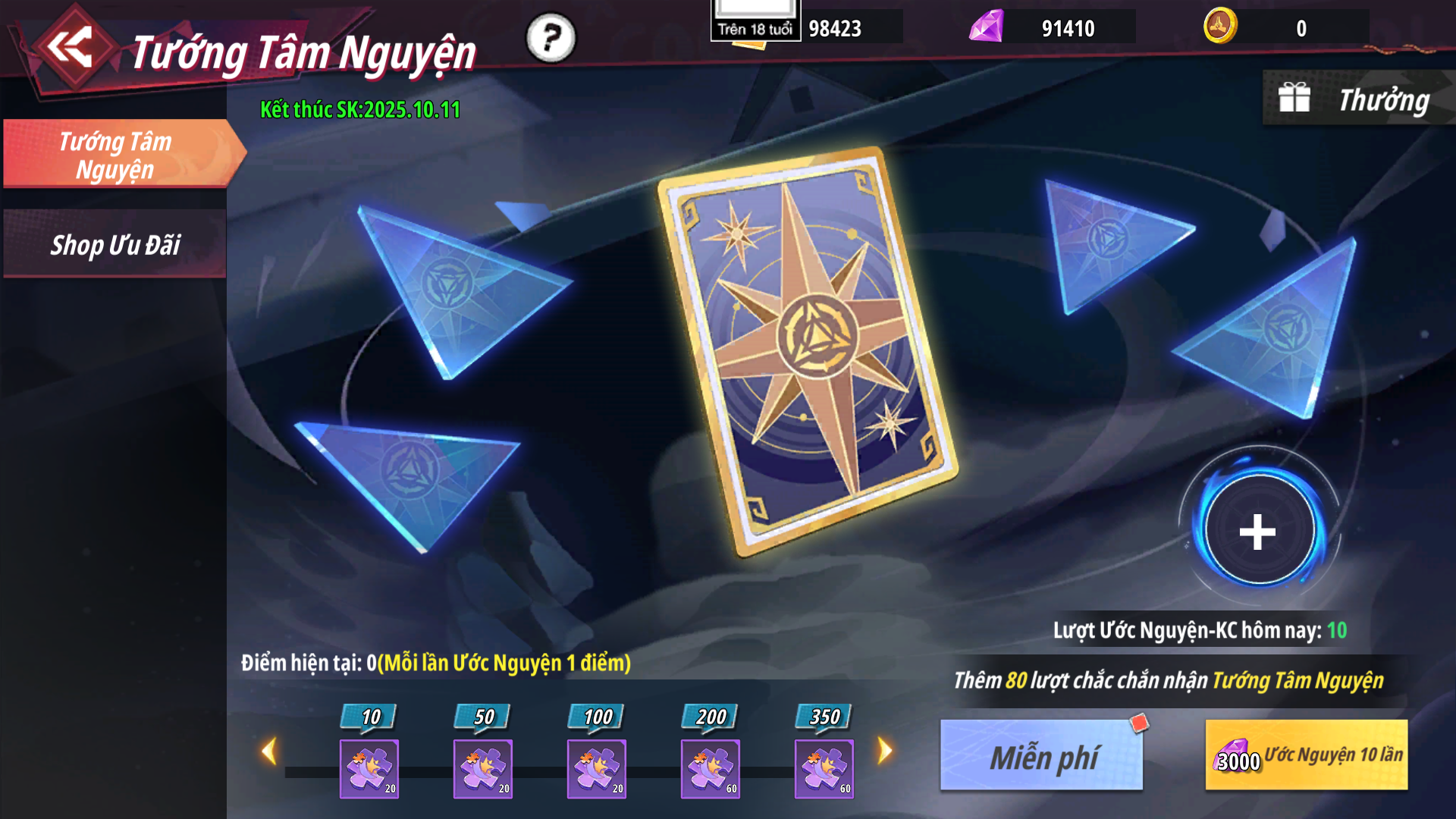Screen dimensions: 1456x819
Task: Go back with the double-arrow button
Action: coord(71,47)
